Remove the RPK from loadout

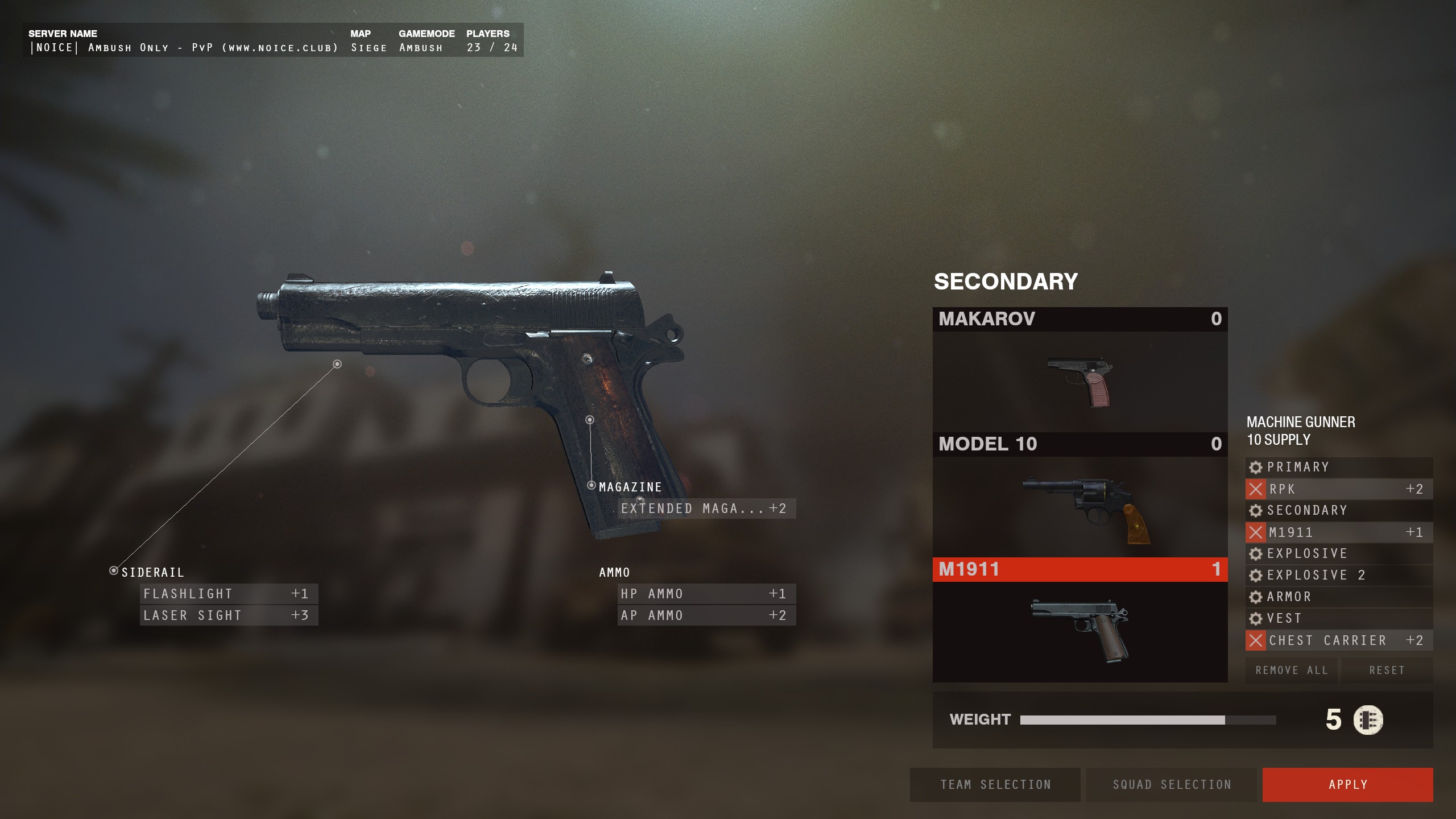pos(1256,489)
